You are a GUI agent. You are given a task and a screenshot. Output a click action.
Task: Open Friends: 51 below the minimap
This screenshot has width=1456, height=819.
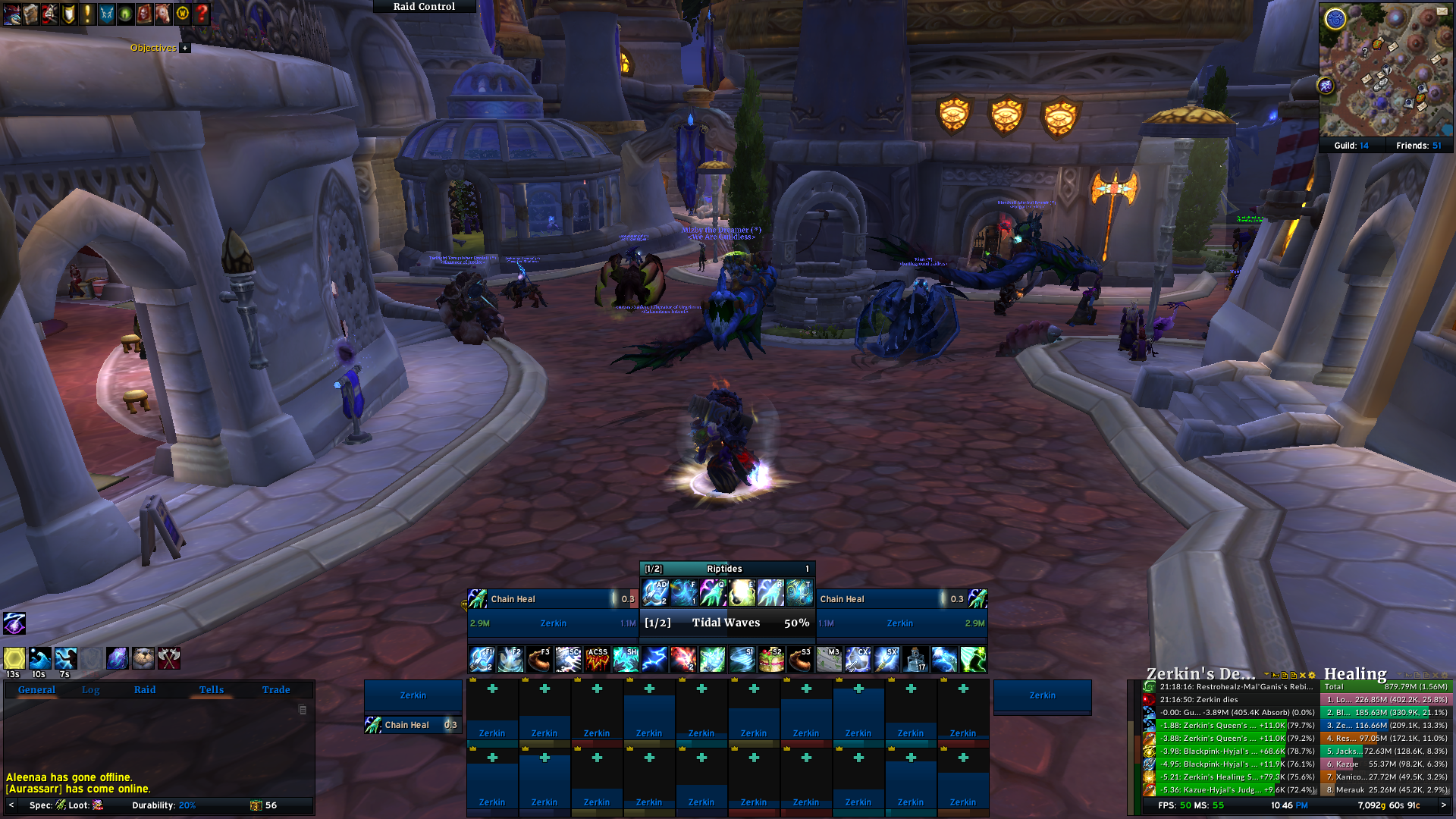click(x=1419, y=144)
